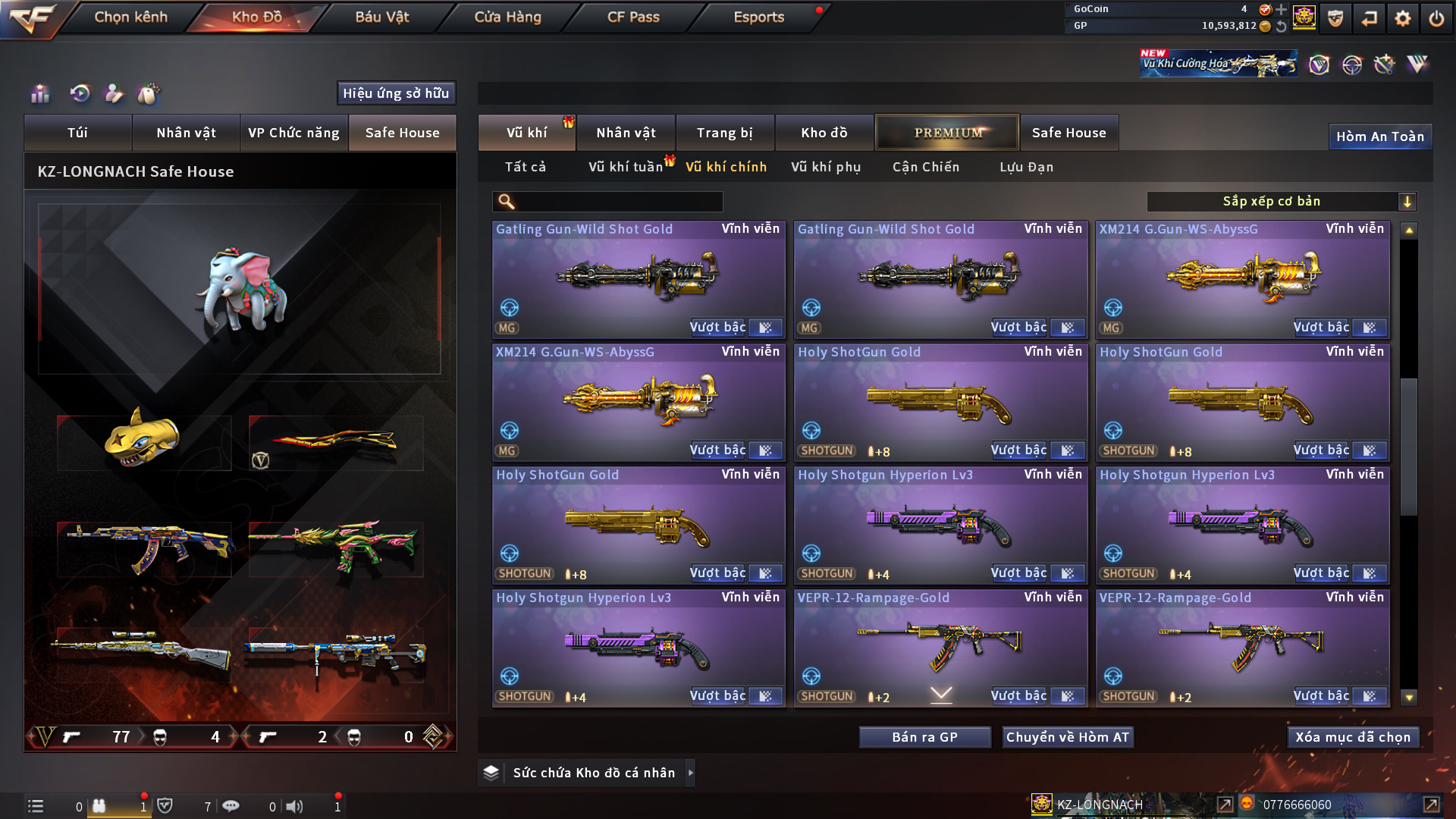This screenshot has width=1456, height=819.
Task: Click the Hiệu ứng sở hữu button
Action: 396,93
